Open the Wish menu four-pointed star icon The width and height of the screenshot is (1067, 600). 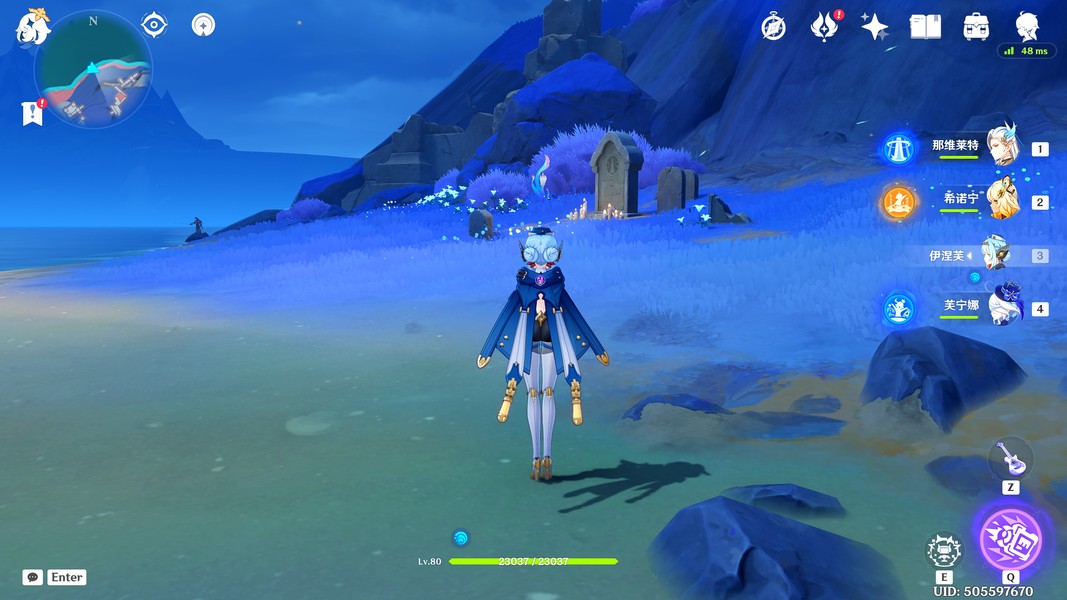875,27
